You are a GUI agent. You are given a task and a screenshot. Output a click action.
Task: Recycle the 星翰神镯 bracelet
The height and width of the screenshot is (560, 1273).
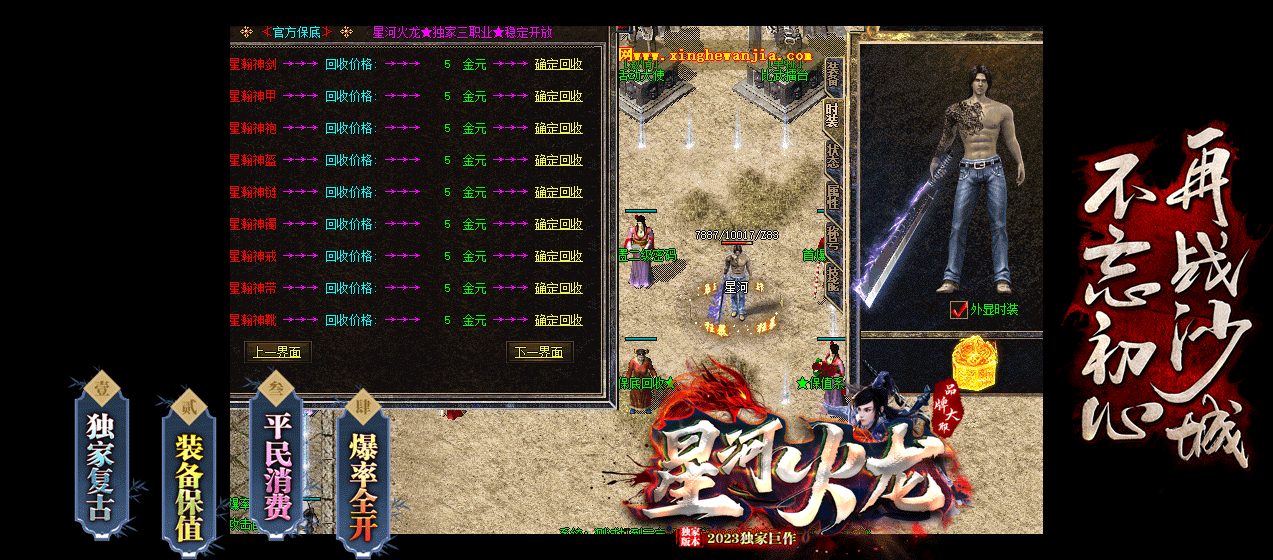(558, 224)
